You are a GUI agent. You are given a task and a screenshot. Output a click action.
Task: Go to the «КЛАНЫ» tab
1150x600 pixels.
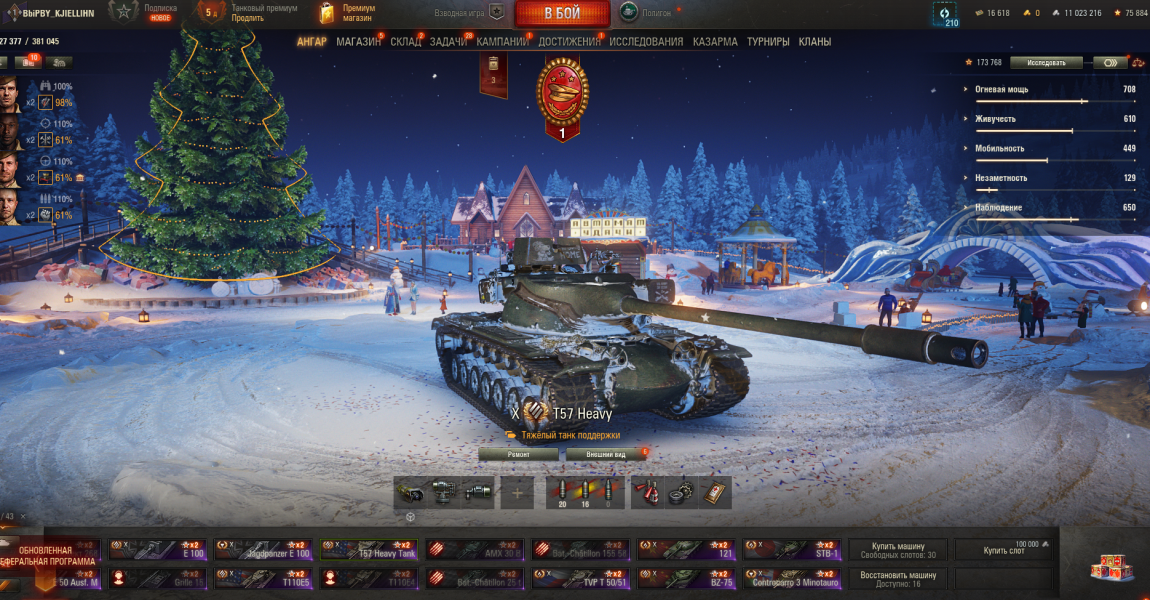click(815, 42)
